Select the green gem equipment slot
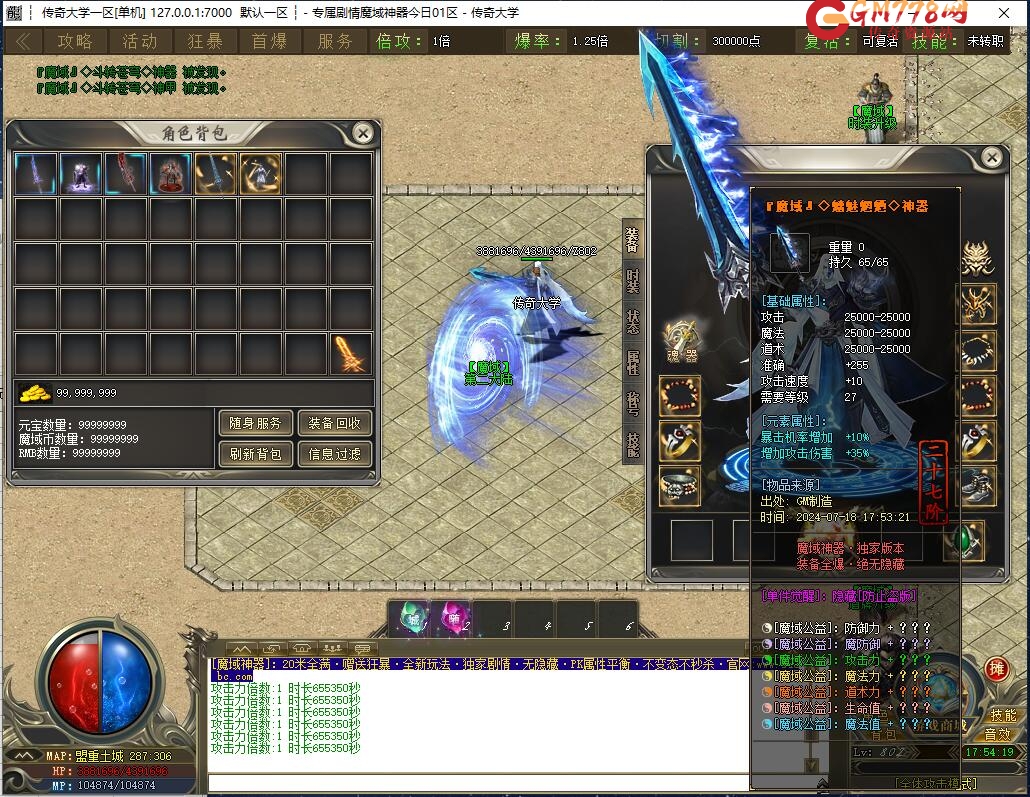 point(963,541)
